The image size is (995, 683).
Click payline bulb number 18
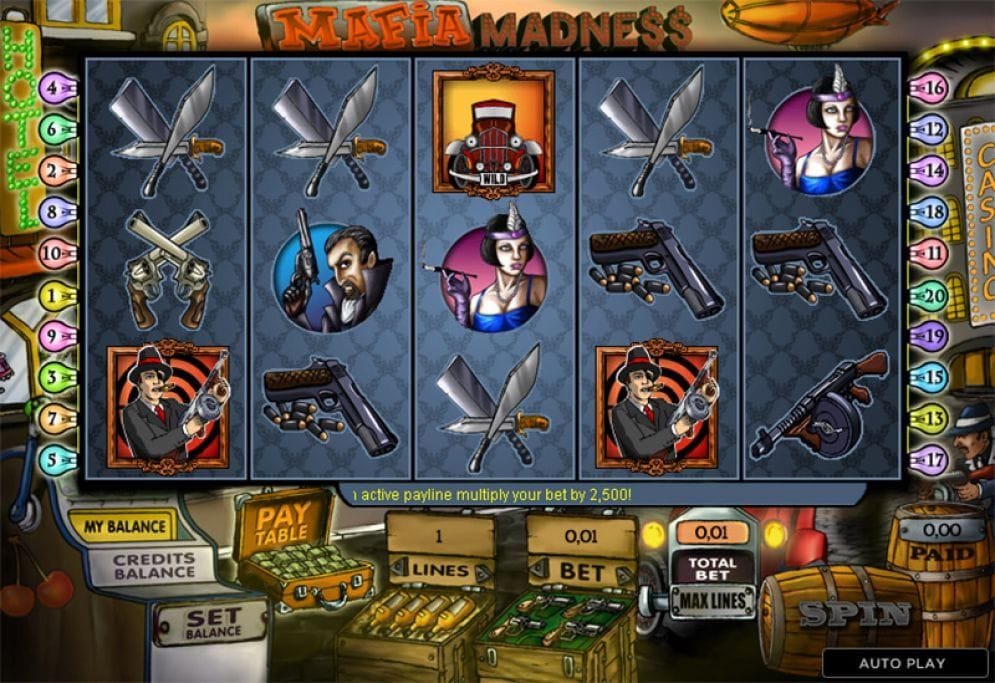coord(930,212)
